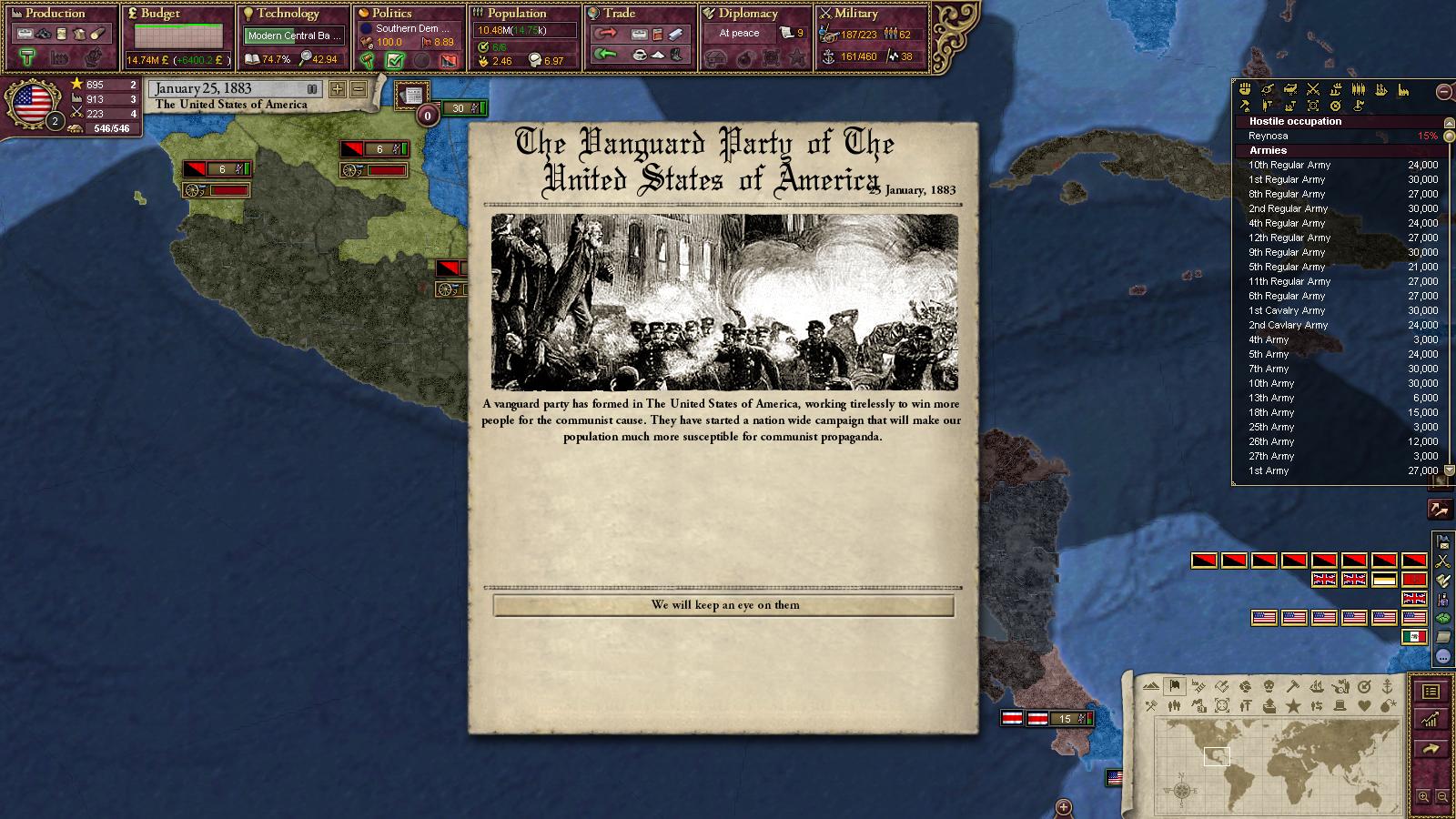Open the Diplomacy screen
1456x819 pixels.
click(x=747, y=14)
